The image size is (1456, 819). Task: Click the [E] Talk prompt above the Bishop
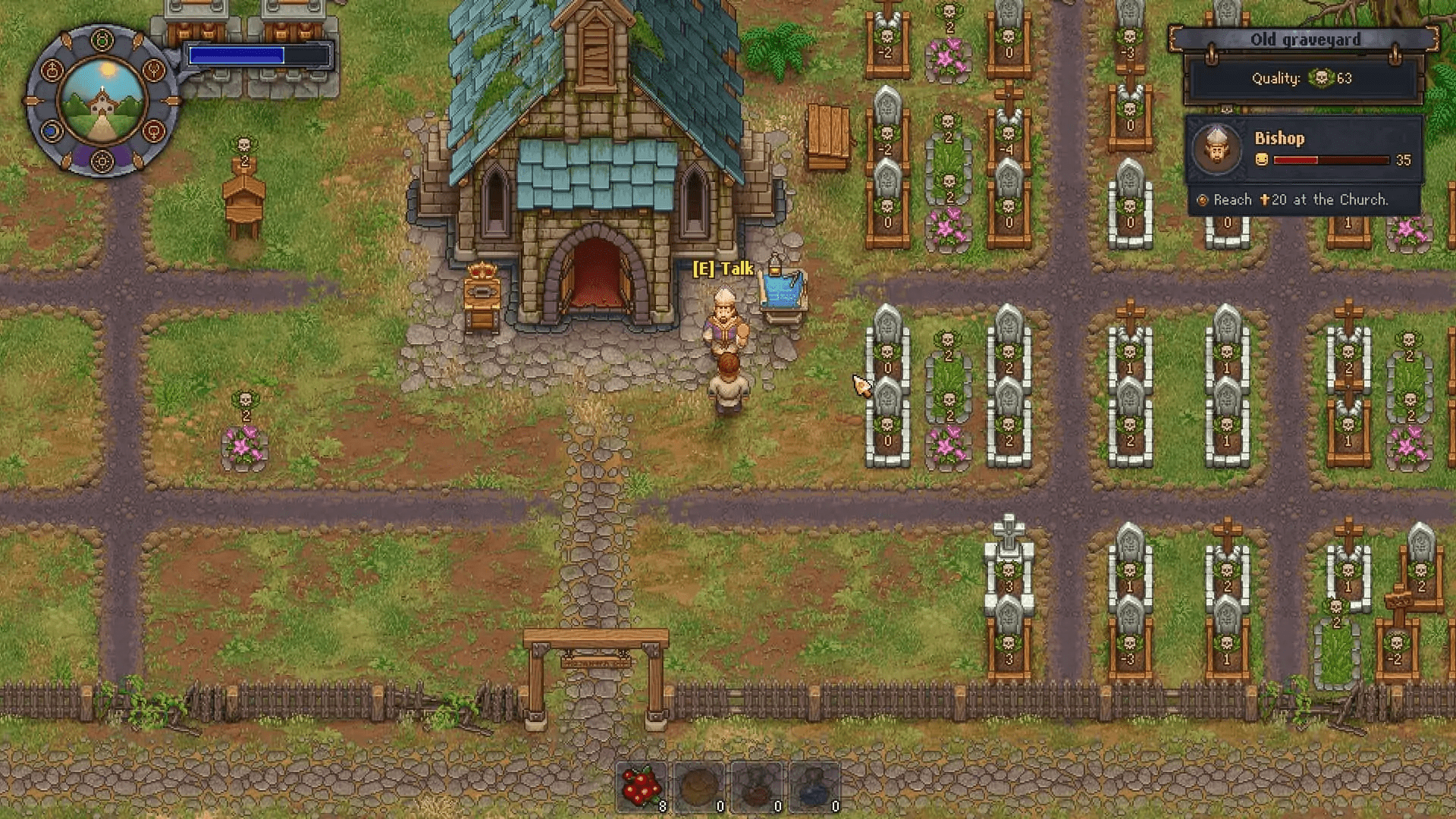point(724,268)
